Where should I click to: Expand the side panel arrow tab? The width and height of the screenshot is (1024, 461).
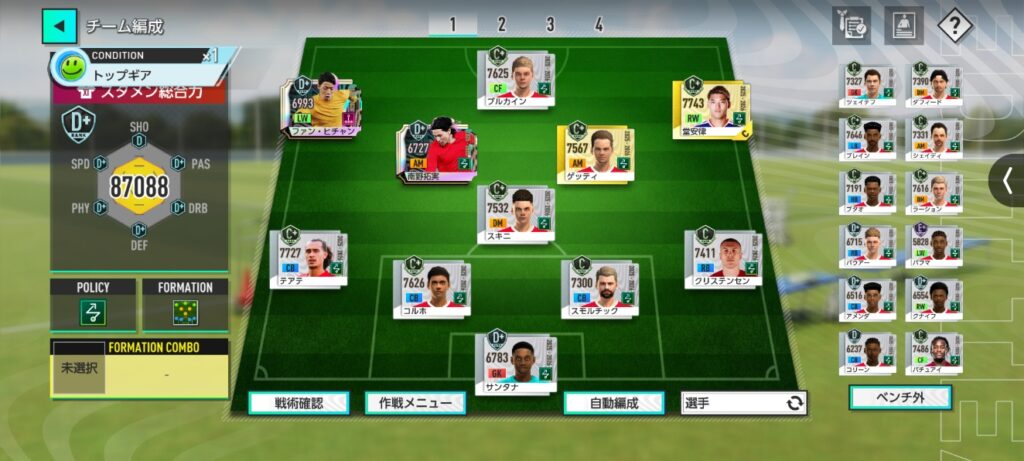tap(1007, 180)
